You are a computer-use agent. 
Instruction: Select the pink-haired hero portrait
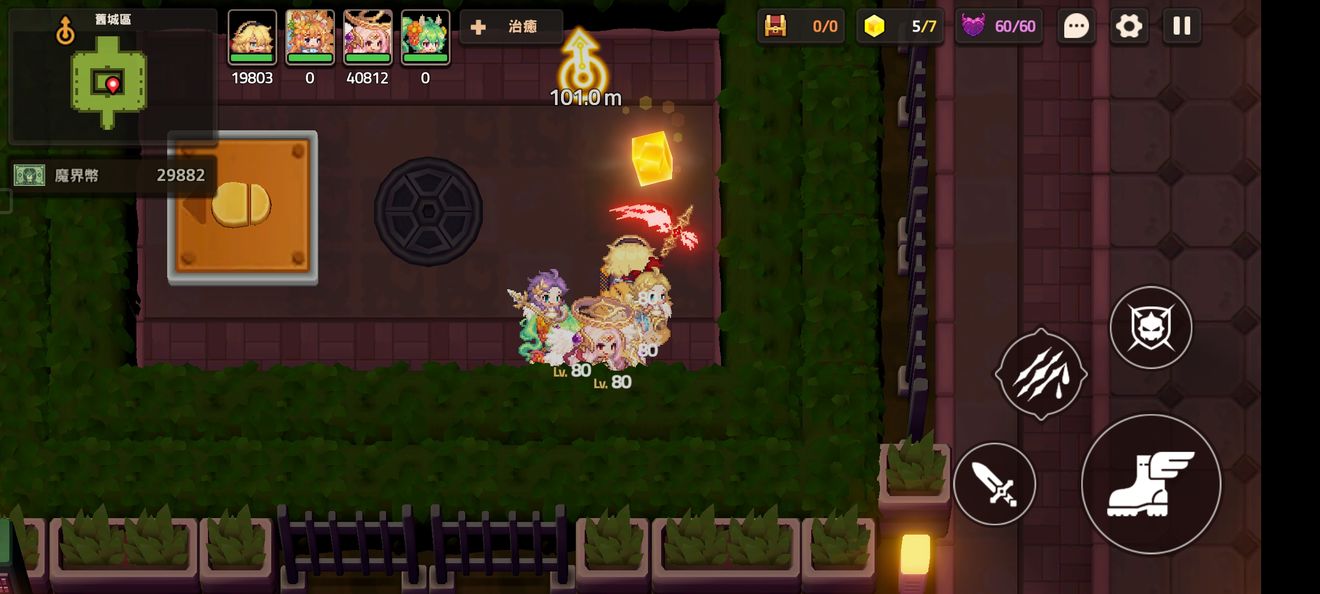click(x=367, y=38)
